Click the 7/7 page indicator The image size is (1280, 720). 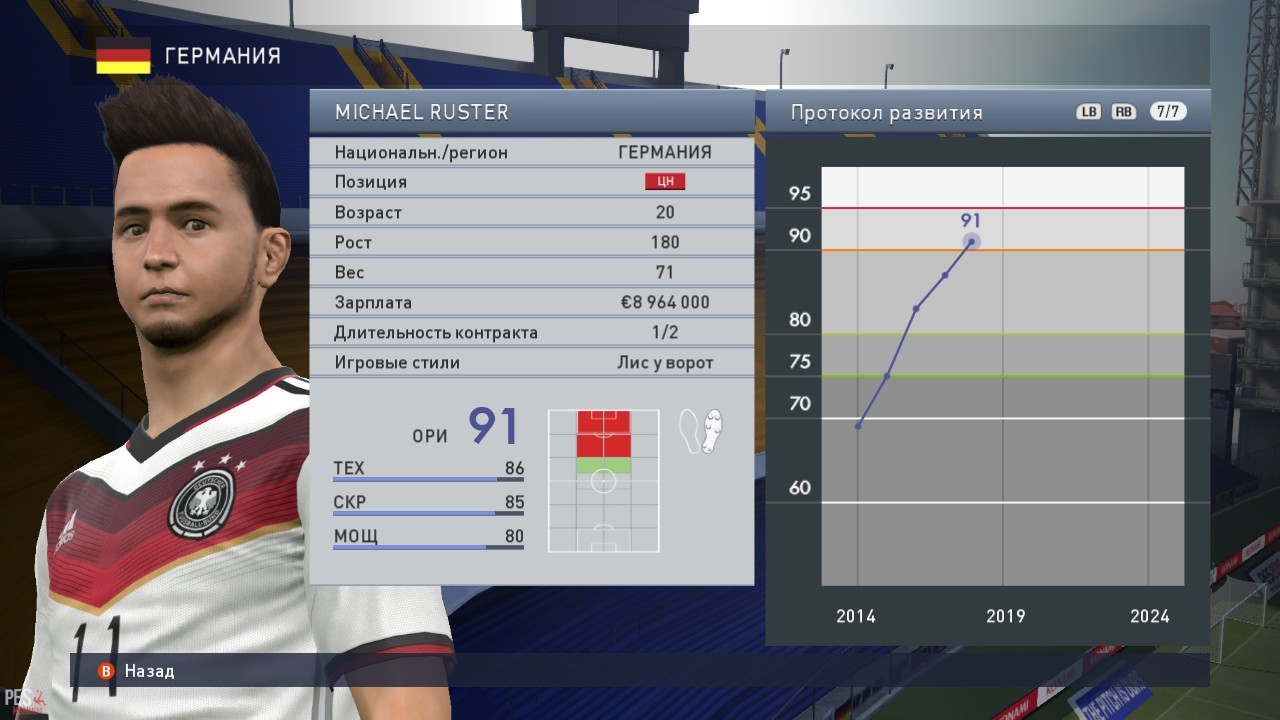click(1167, 112)
